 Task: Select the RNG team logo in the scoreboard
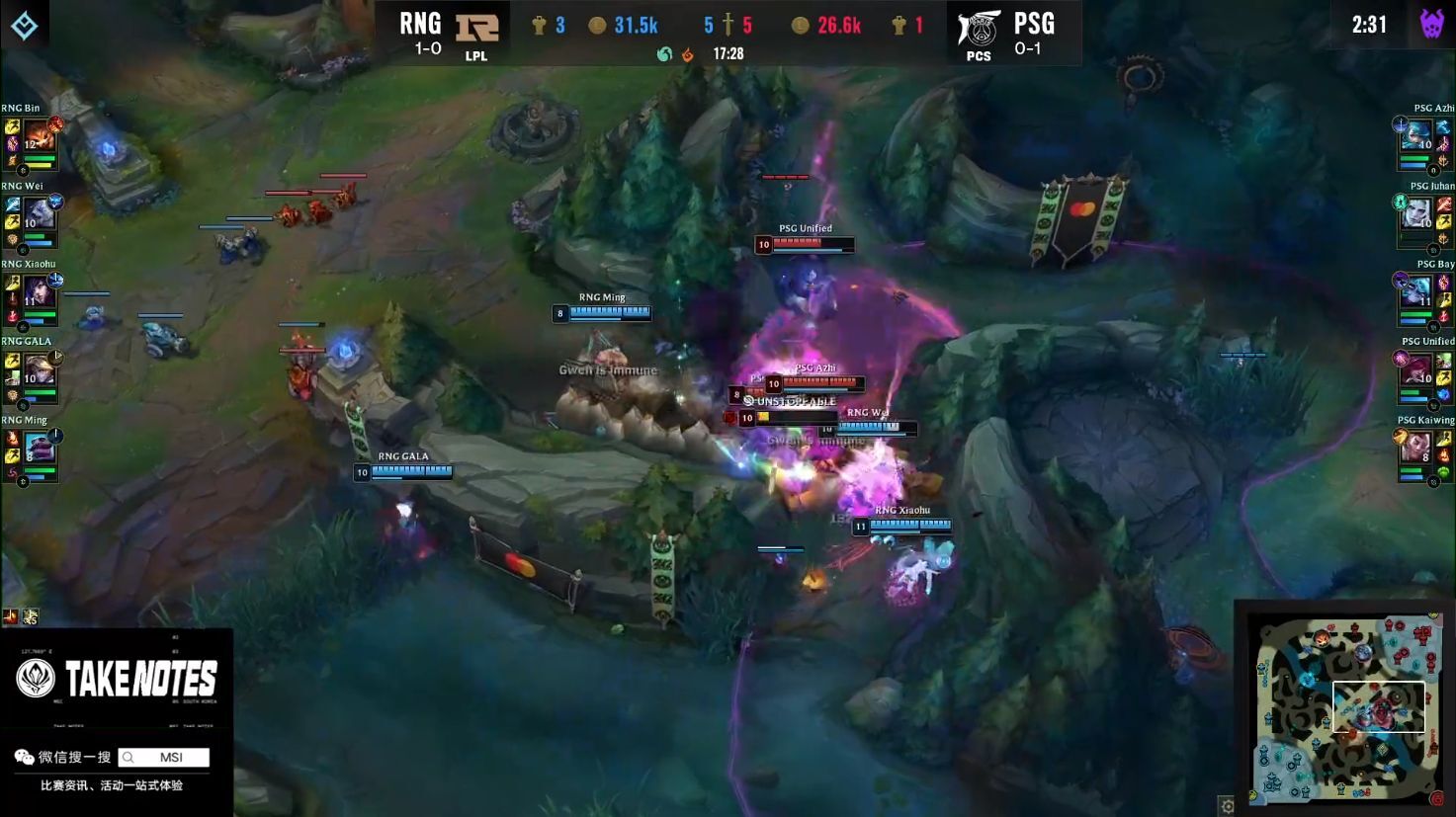pyautogui.click(x=475, y=30)
